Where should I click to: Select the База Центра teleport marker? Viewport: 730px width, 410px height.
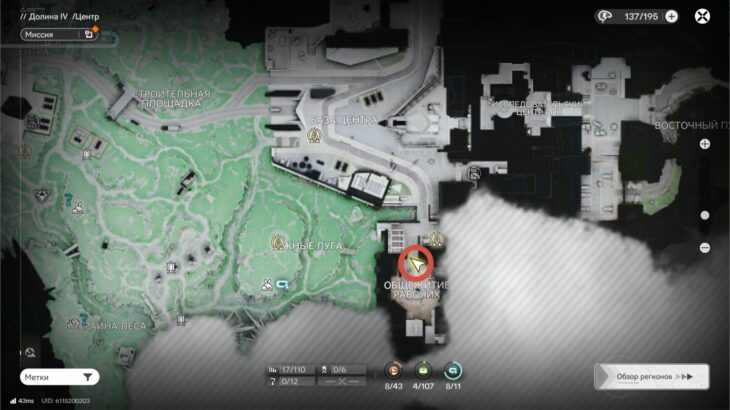[x=343, y=134]
